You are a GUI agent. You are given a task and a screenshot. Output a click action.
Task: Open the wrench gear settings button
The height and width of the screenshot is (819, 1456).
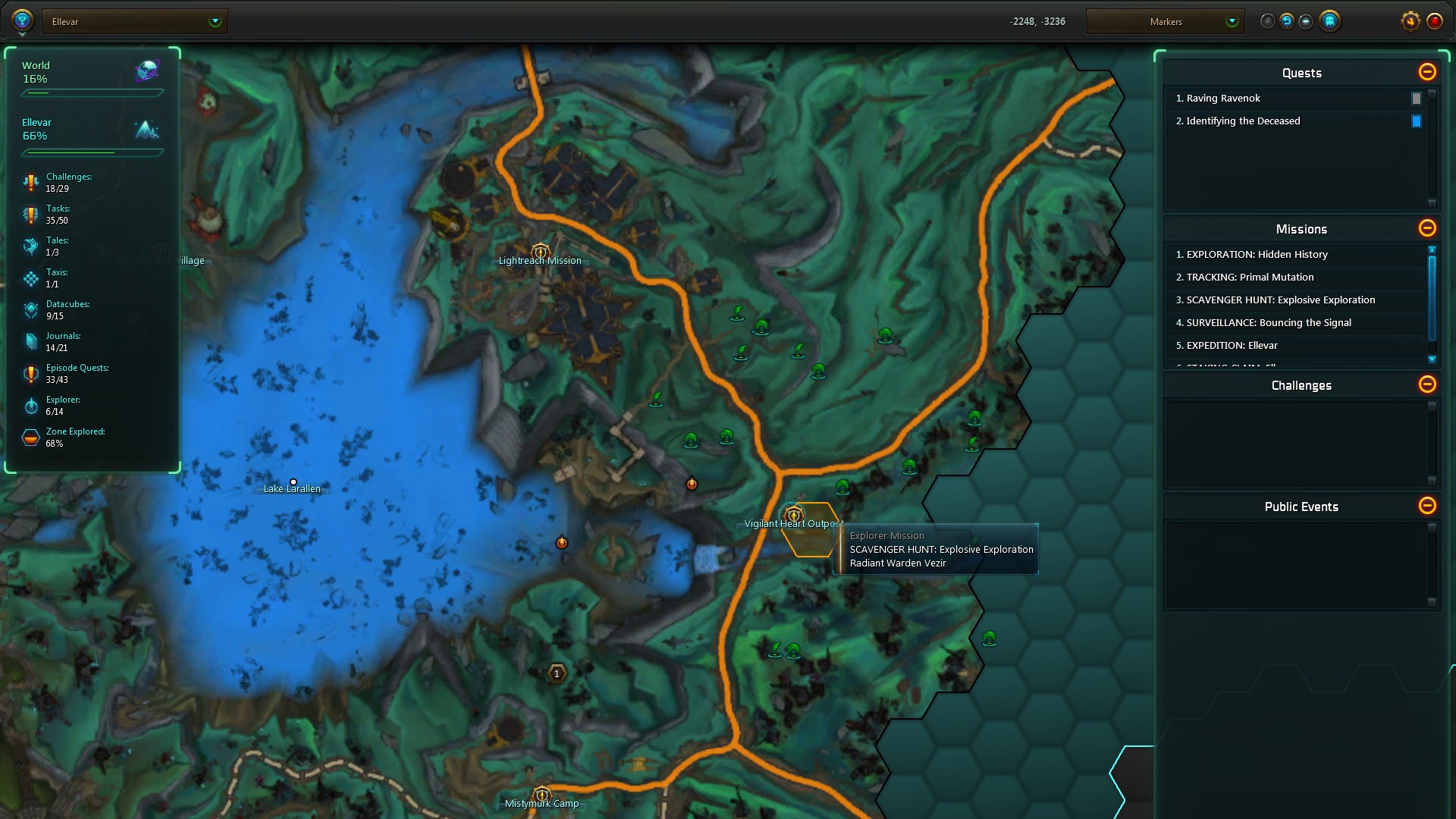1410,21
